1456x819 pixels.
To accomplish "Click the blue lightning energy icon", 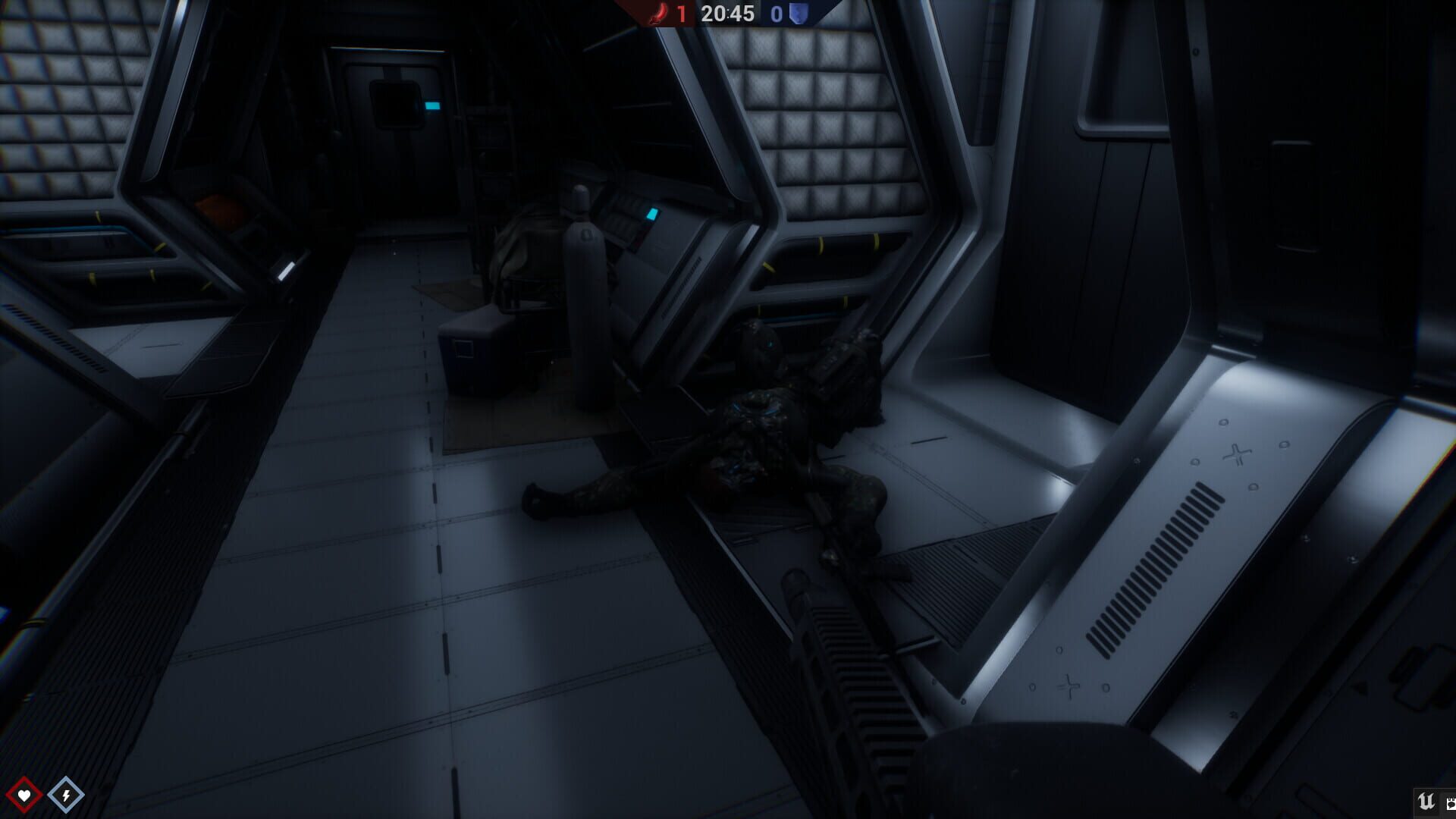I will click(67, 794).
